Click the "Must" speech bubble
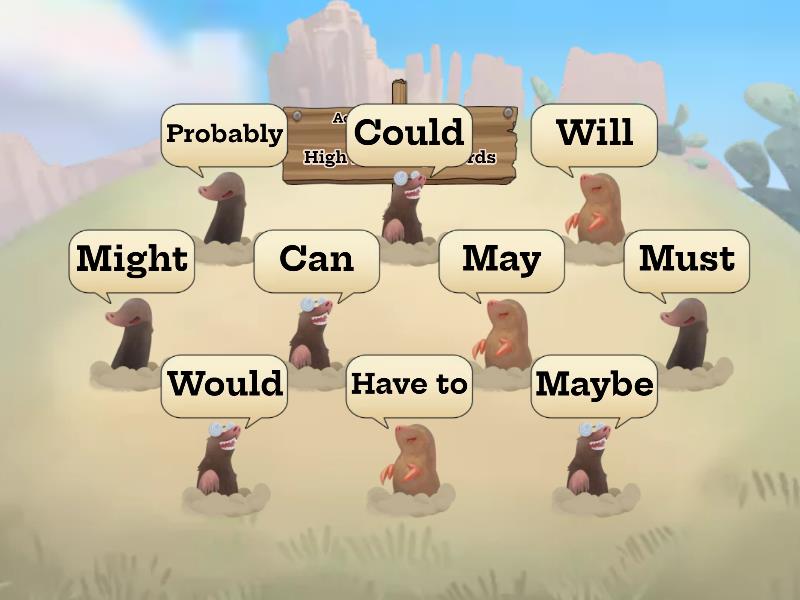The width and height of the screenshot is (800, 600). [686, 260]
